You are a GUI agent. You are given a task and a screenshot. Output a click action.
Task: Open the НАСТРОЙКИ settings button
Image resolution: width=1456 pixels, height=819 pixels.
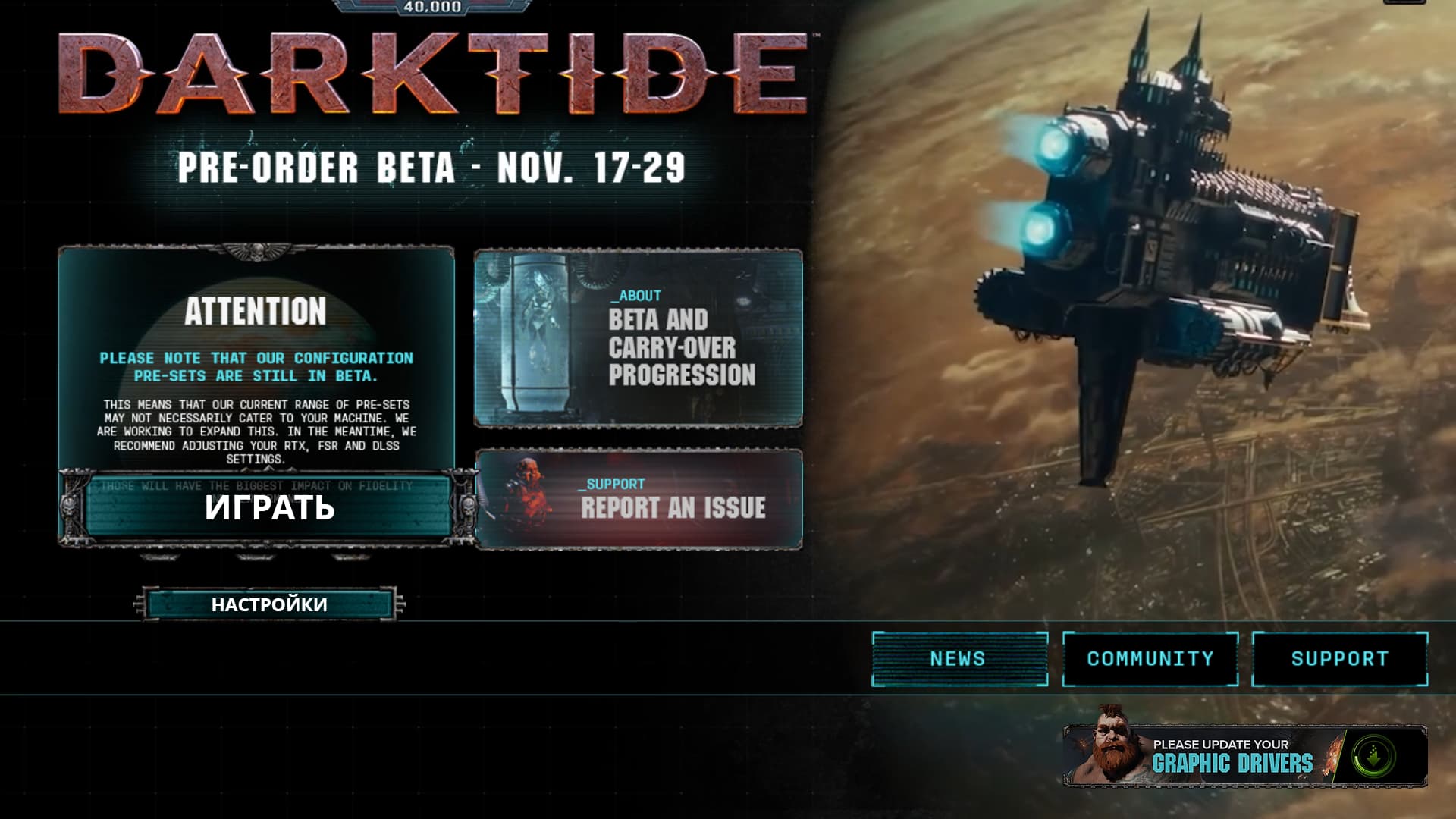coord(269,604)
